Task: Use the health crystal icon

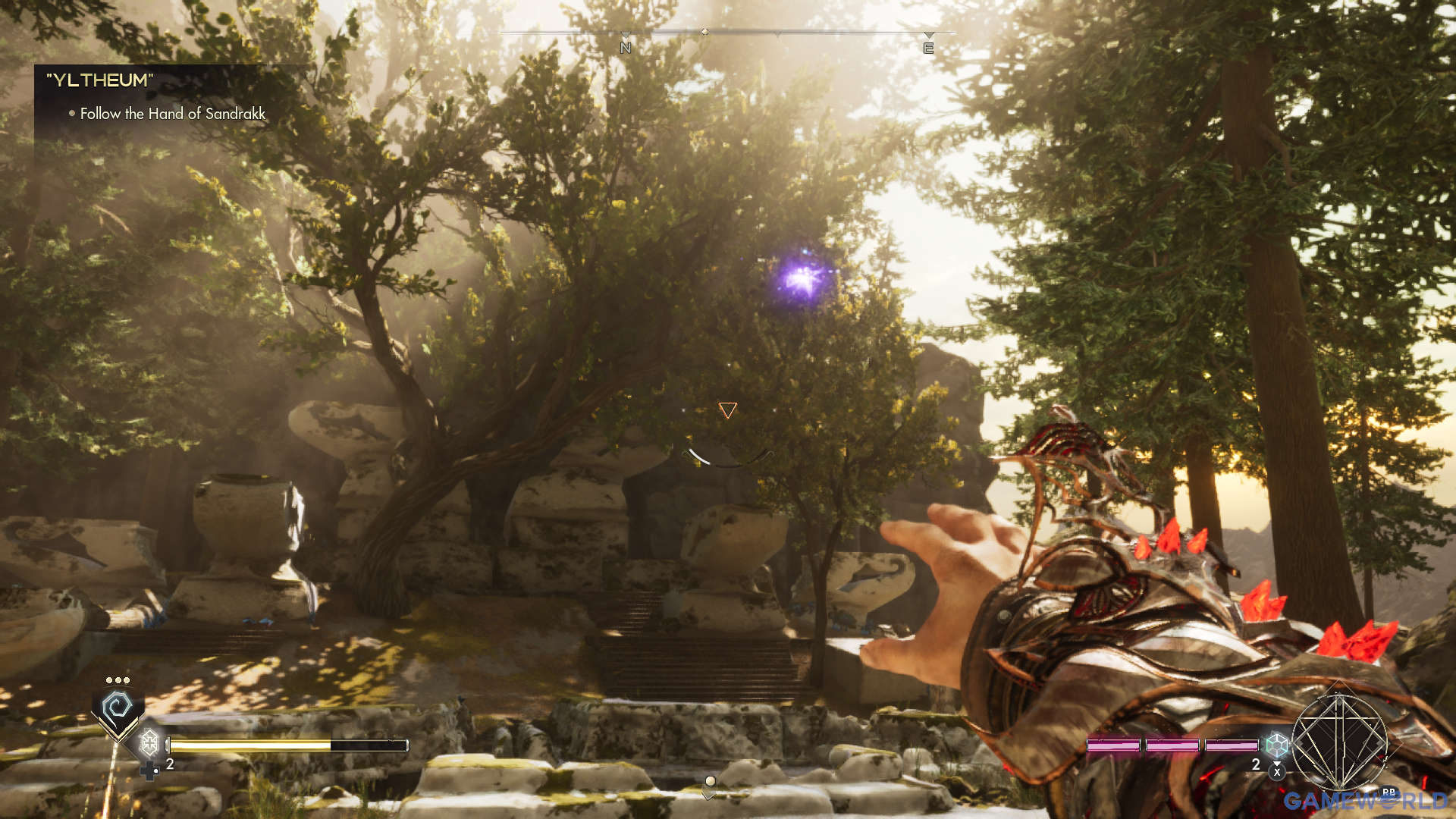Action: tap(149, 741)
